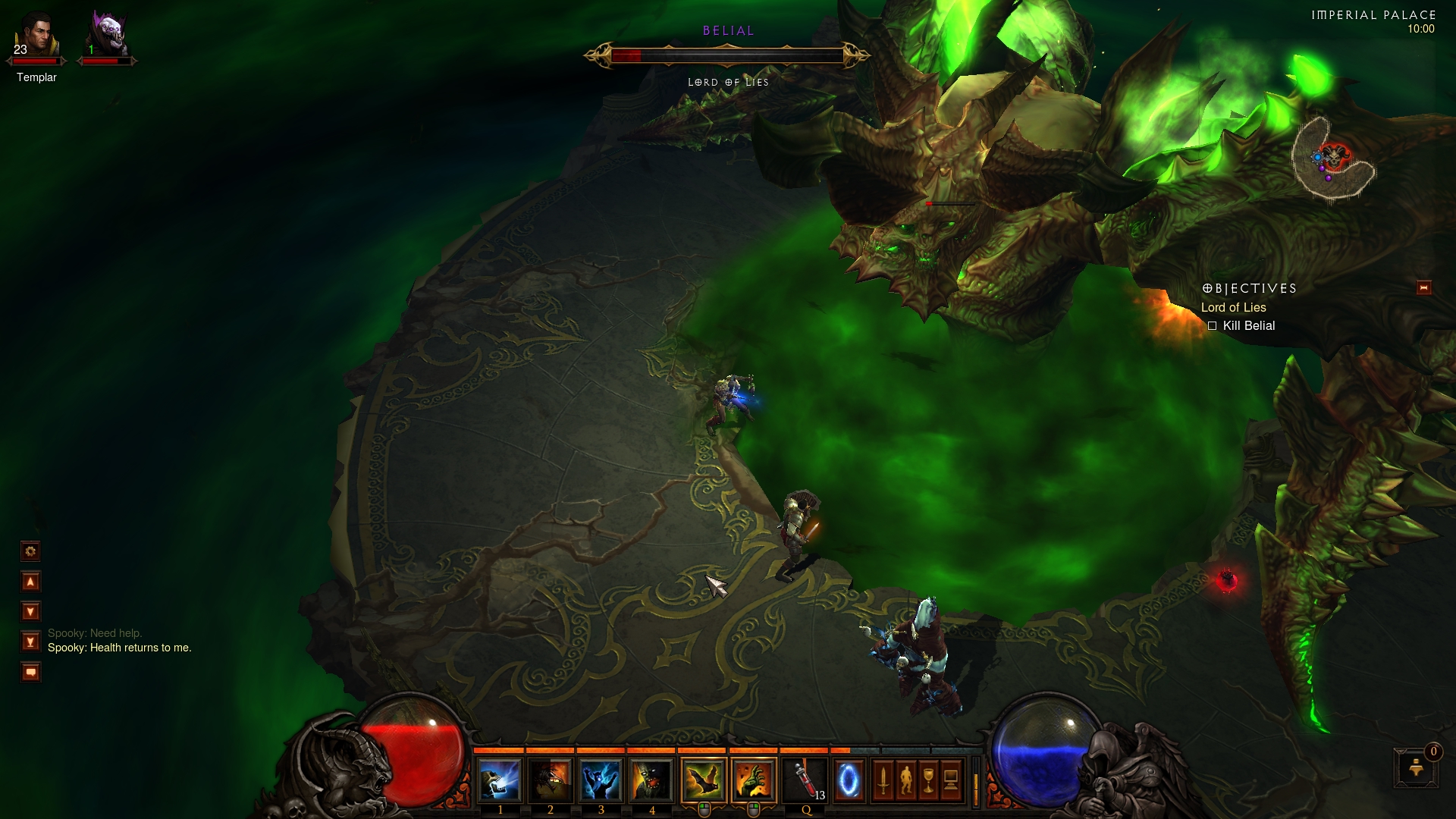Image resolution: width=1456 pixels, height=819 pixels.
Task: Select the bat skill on left mouse slot
Action: tap(703, 780)
